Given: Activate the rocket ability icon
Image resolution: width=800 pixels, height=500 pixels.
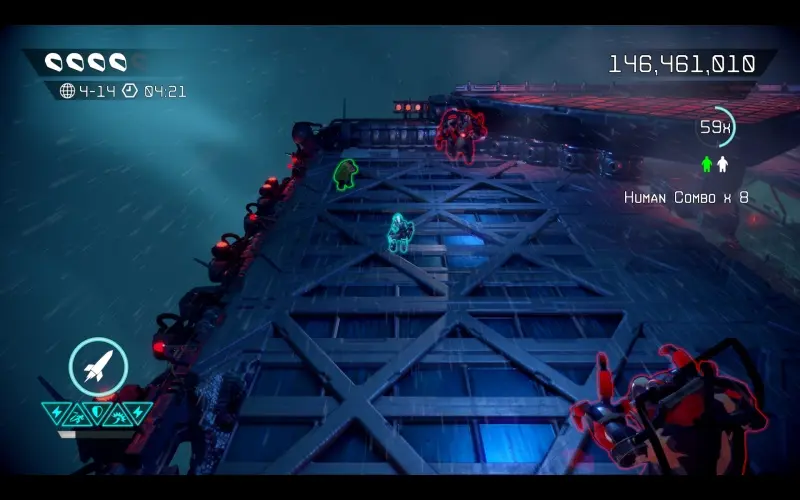Looking at the screenshot, I should coord(98,367).
